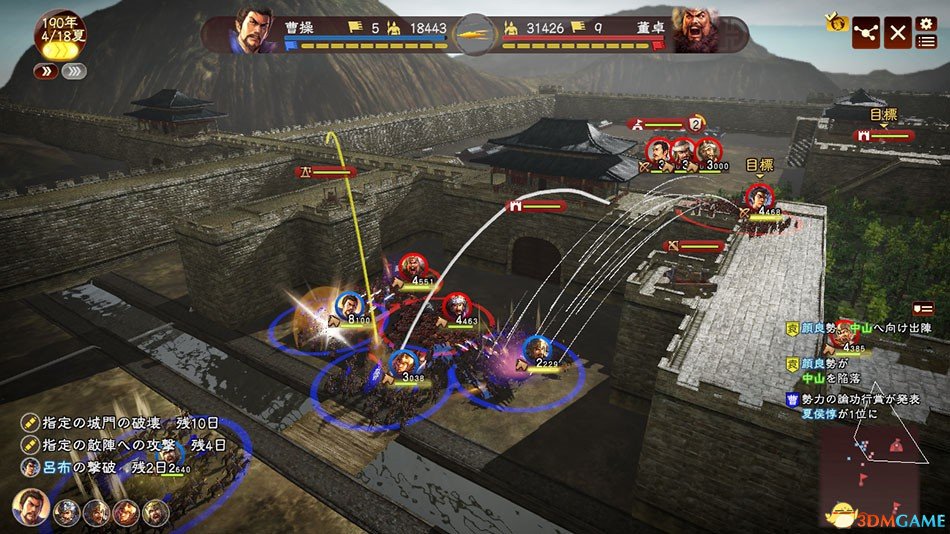Click the X button in top bar
This screenshot has width=950, height=534.
tap(898, 33)
